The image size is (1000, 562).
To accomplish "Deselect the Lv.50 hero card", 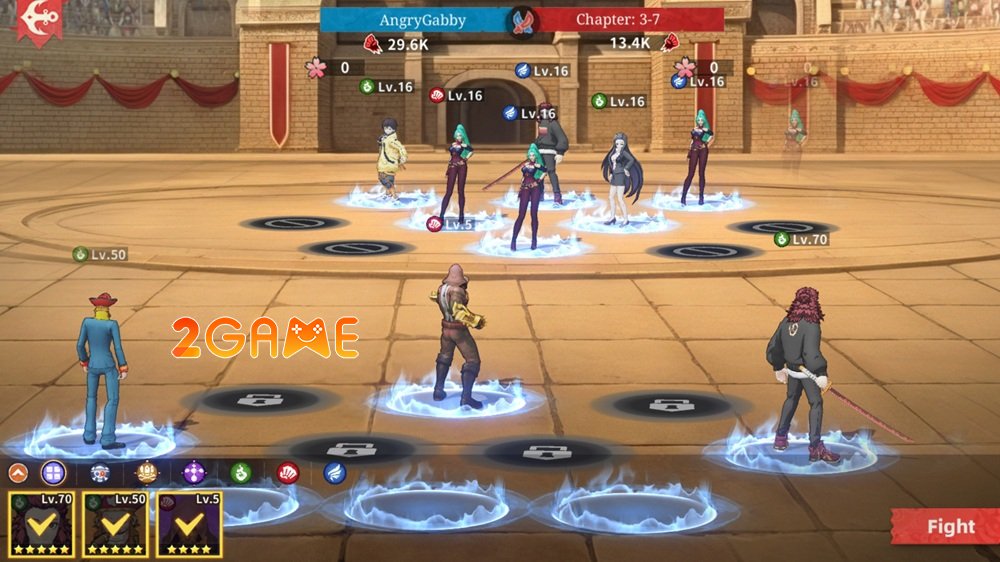I will [115, 524].
